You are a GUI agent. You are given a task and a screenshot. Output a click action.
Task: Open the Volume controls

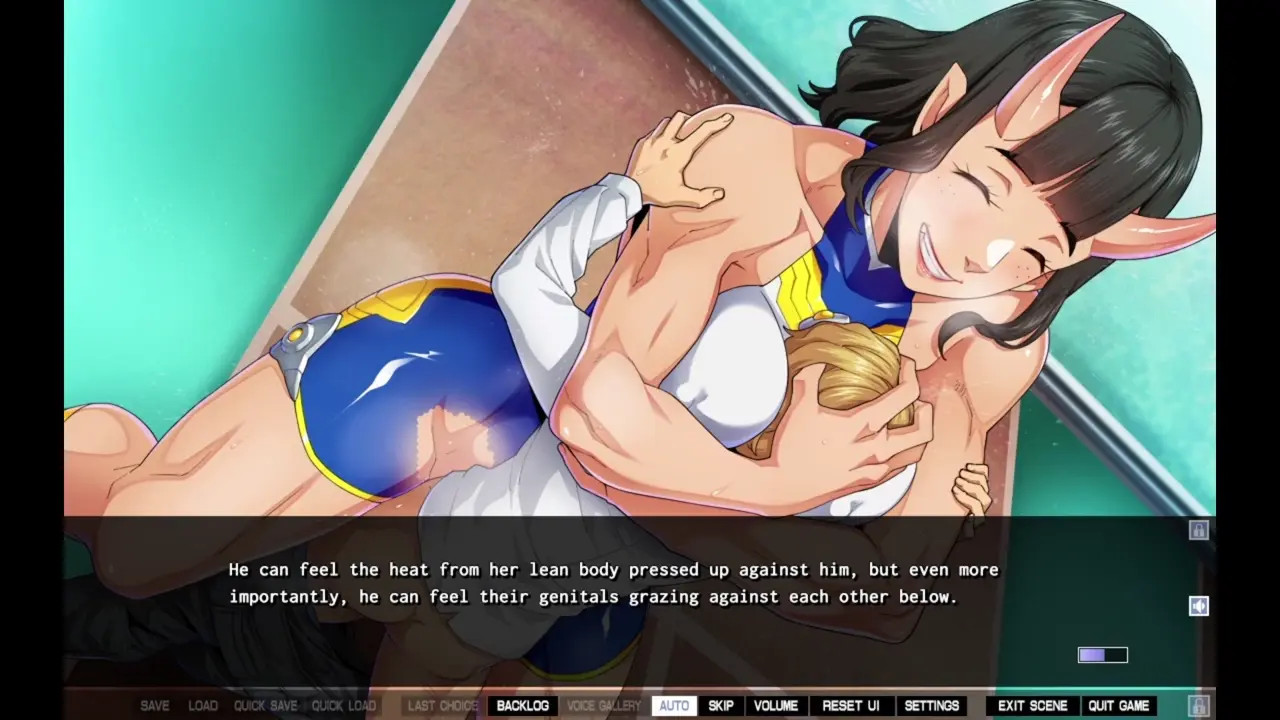click(775, 706)
